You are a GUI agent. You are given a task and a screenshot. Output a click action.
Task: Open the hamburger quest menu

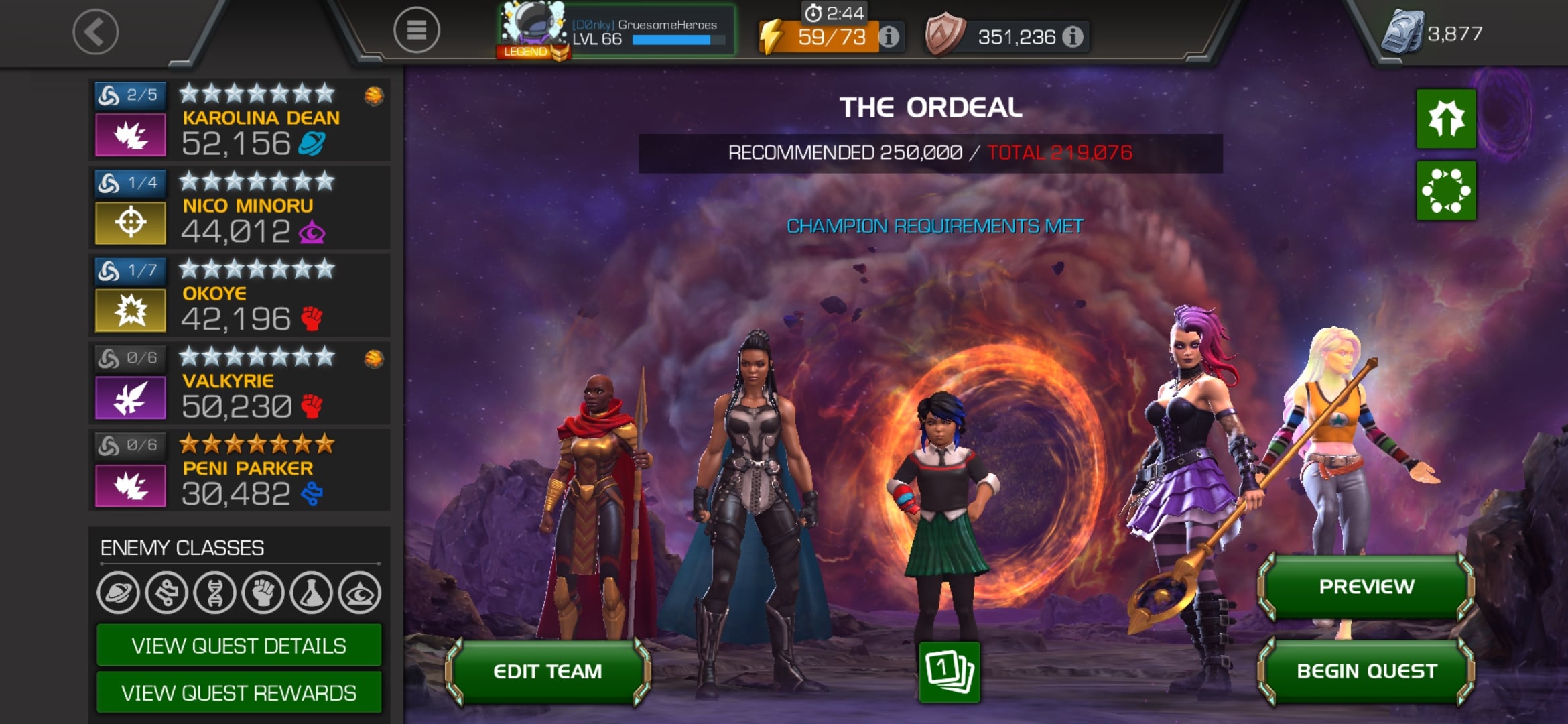tap(416, 30)
